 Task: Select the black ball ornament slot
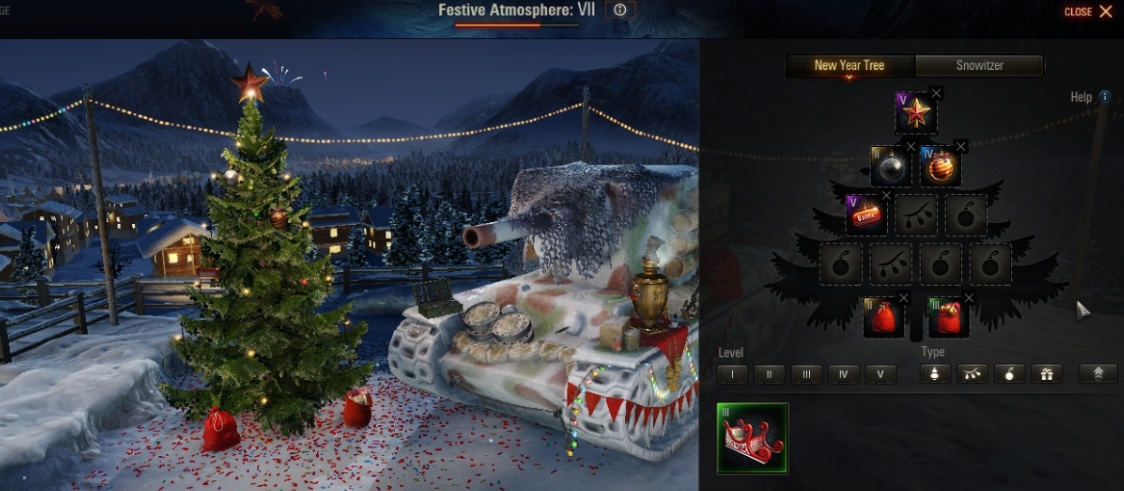890,167
